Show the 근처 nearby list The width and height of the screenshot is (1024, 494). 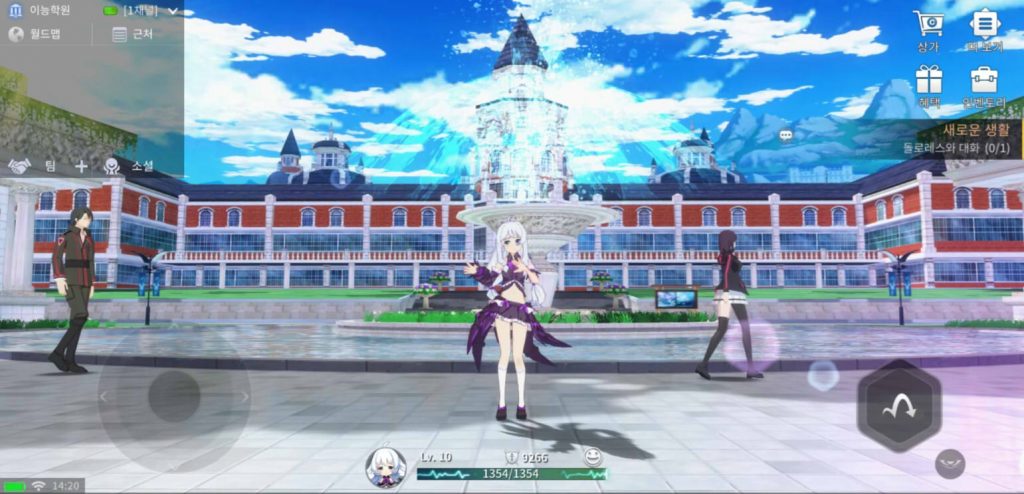point(133,34)
